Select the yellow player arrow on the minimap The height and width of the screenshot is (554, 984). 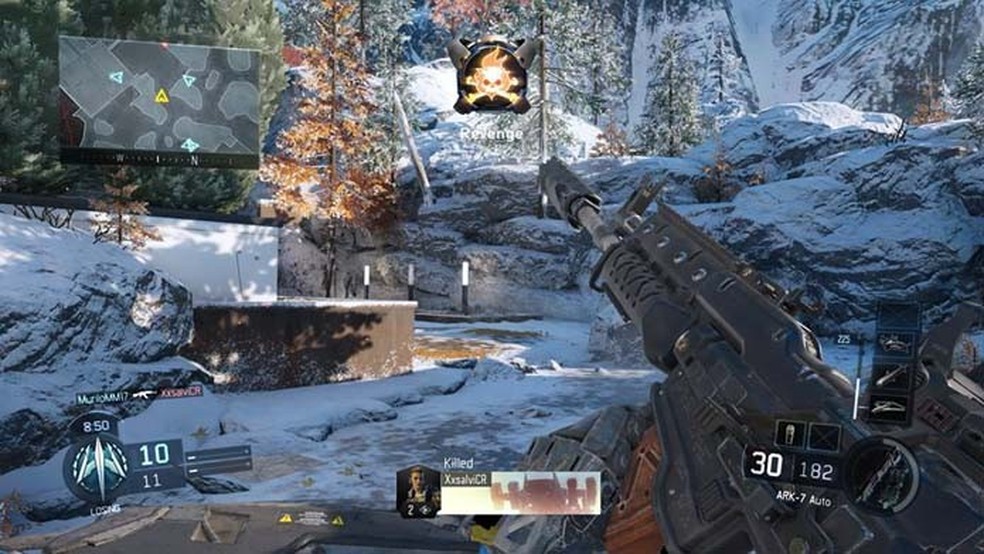[161, 96]
